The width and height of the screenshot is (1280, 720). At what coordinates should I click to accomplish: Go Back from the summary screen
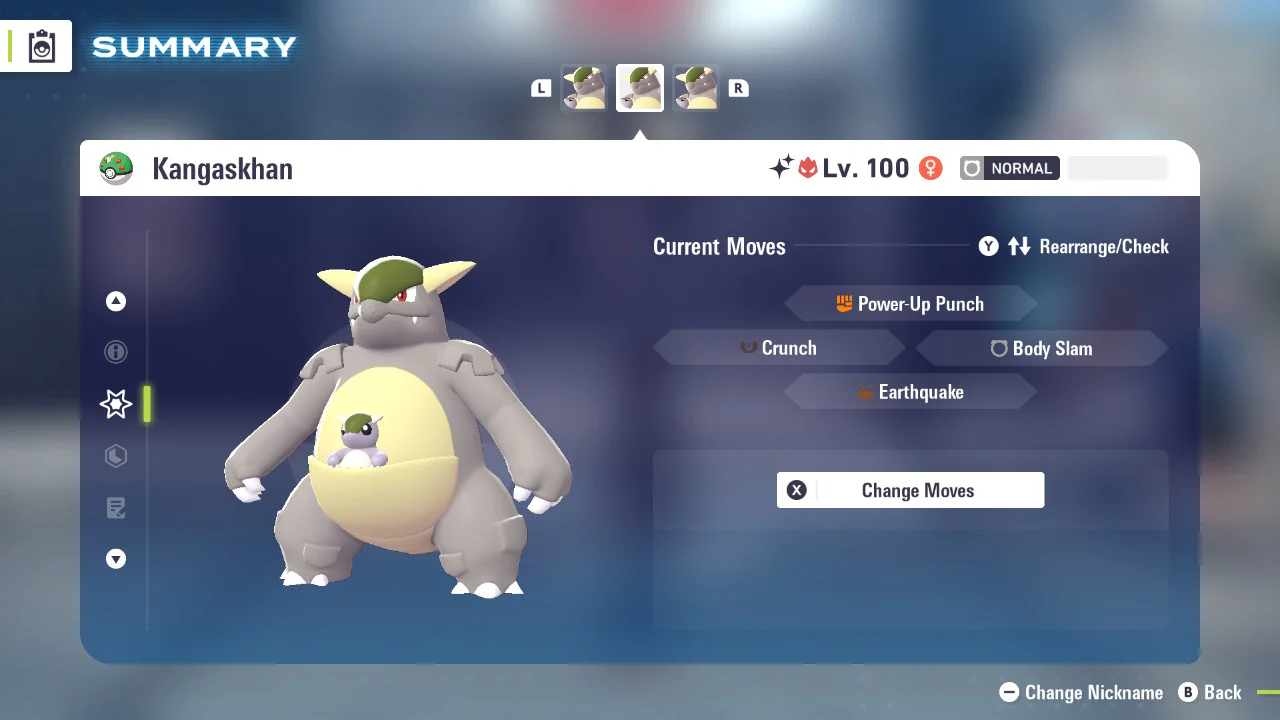(1210, 692)
